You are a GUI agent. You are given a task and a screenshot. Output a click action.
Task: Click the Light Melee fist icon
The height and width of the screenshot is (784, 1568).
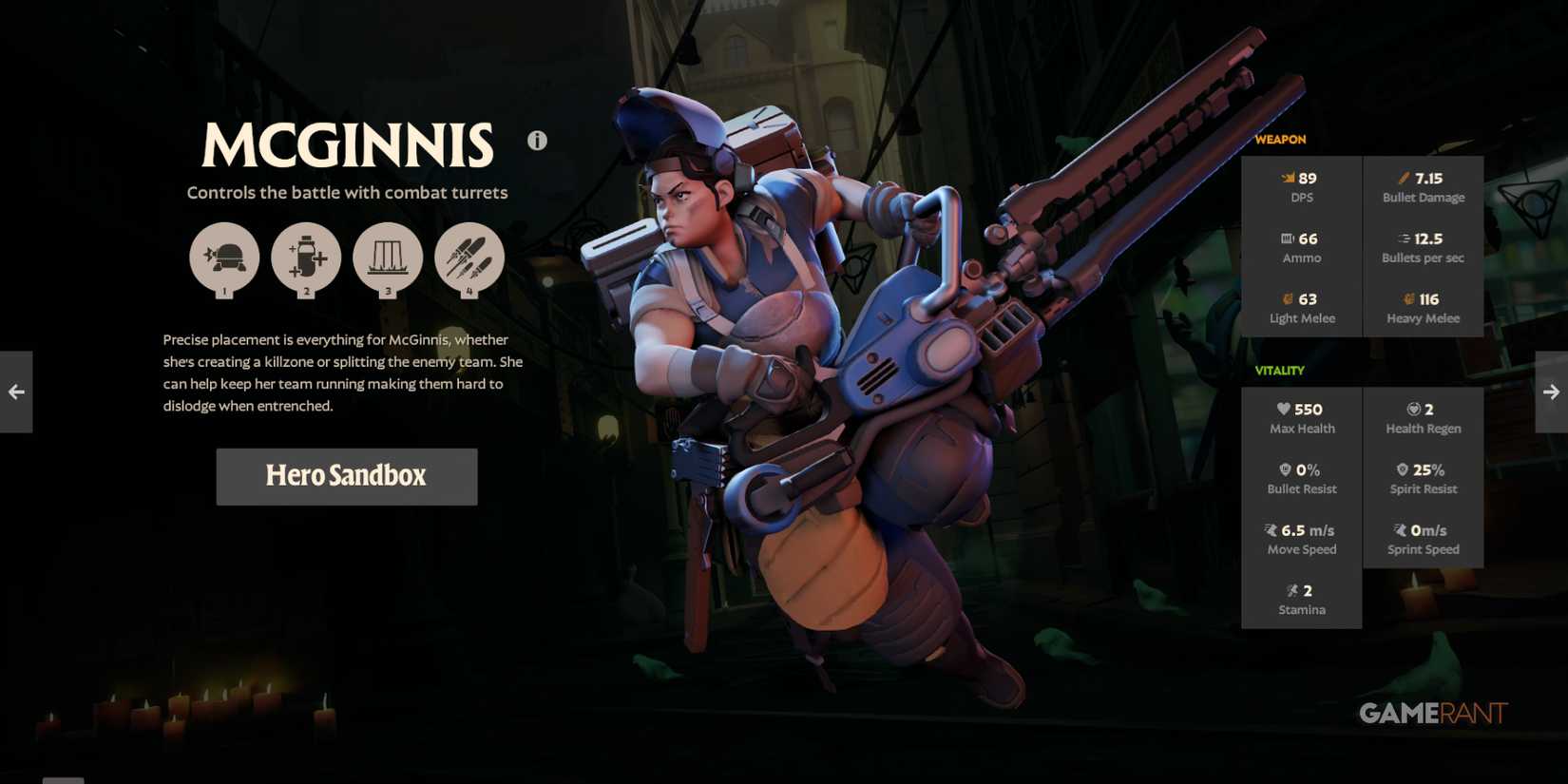click(x=1287, y=298)
